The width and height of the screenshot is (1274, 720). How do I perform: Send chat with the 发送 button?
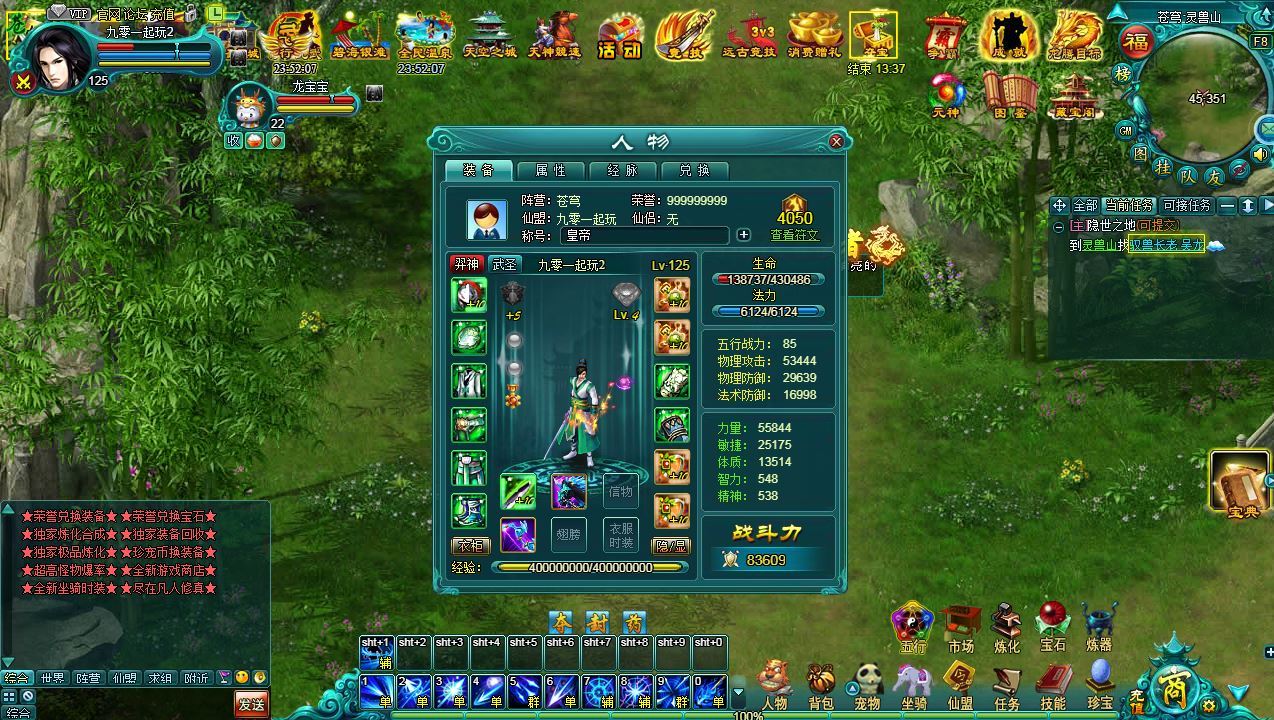tap(251, 704)
